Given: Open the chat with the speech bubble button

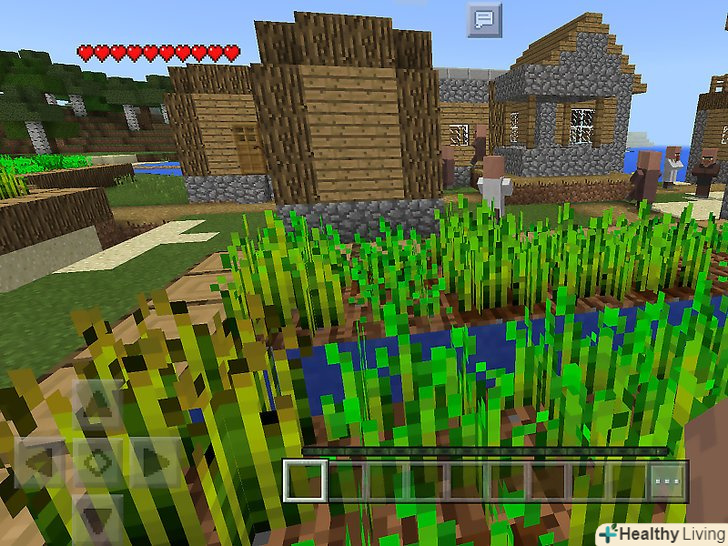Looking at the screenshot, I should pyautogui.click(x=484, y=18).
